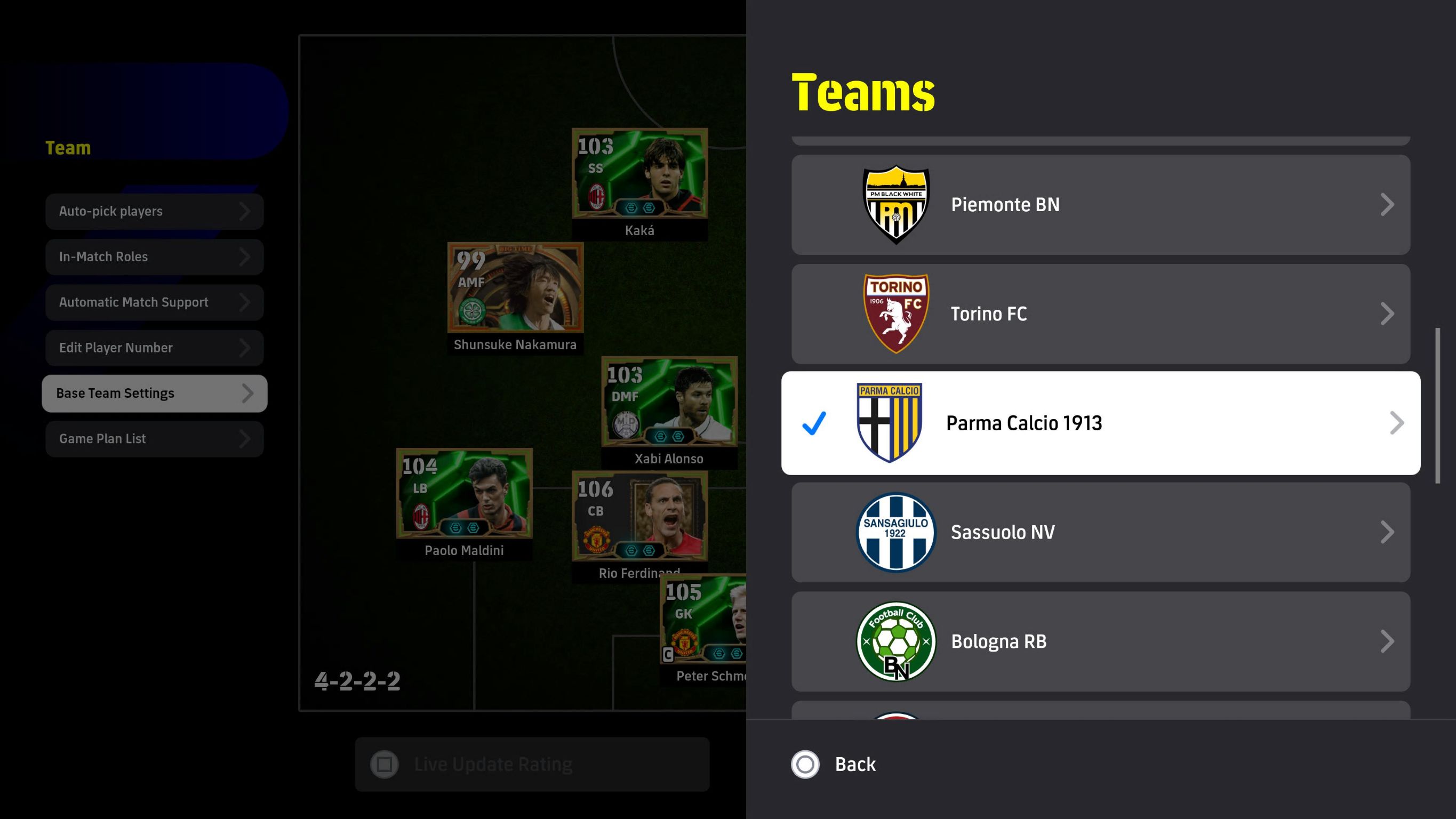Open the In-Match Roles menu
This screenshot has height=819, width=1456.
pos(154,256)
